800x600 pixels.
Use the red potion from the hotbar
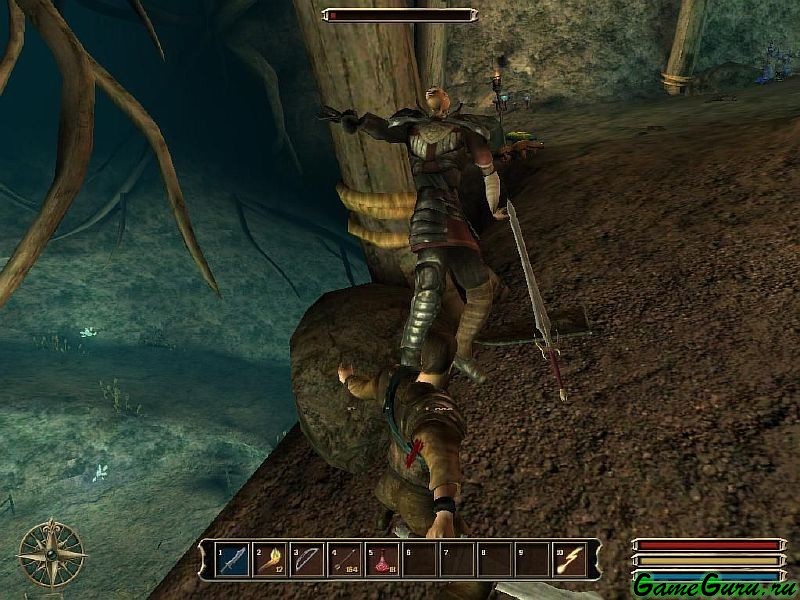tap(381, 560)
